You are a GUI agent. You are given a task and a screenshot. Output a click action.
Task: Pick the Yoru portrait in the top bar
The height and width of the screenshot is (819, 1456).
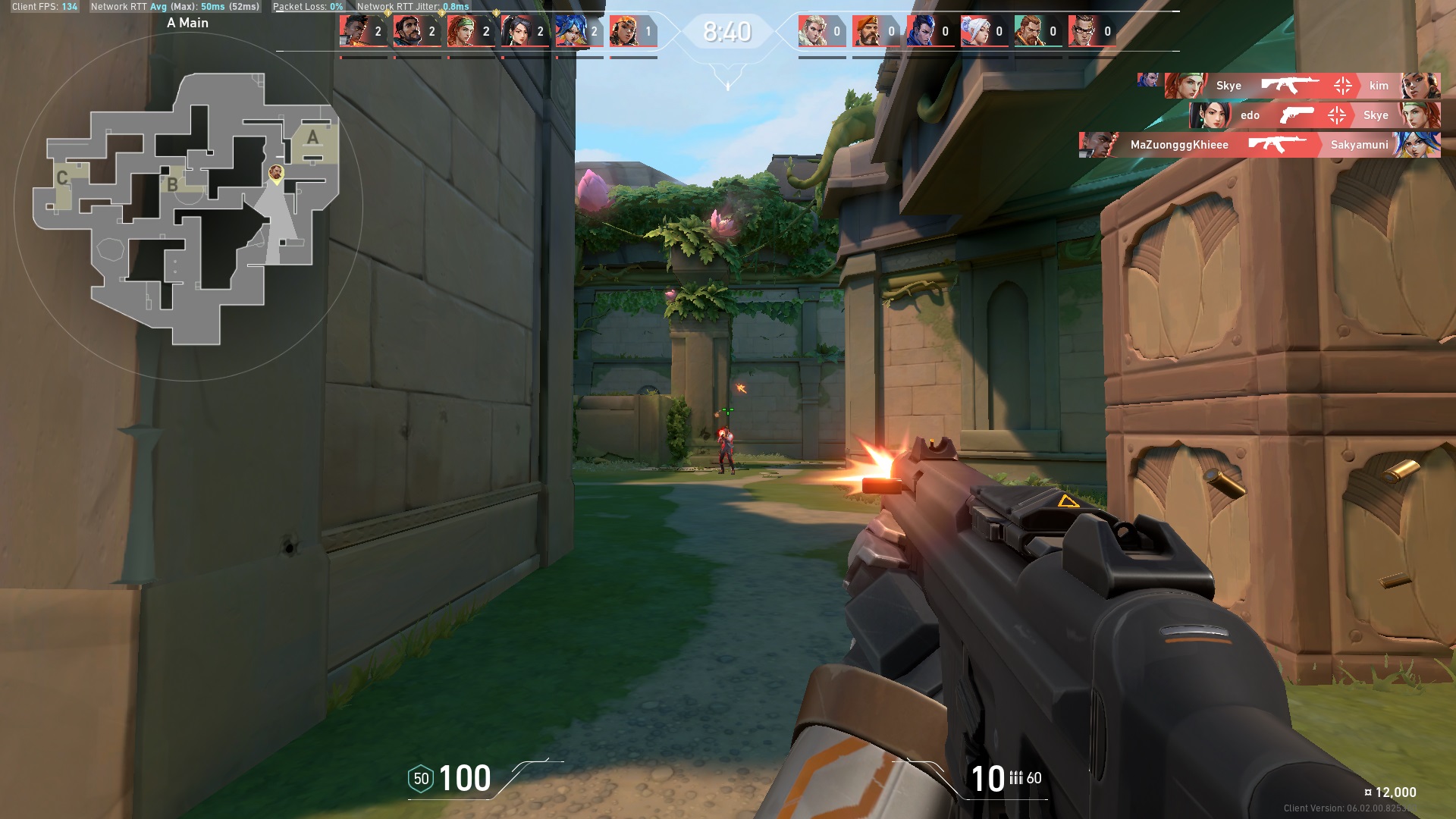tap(921, 31)
